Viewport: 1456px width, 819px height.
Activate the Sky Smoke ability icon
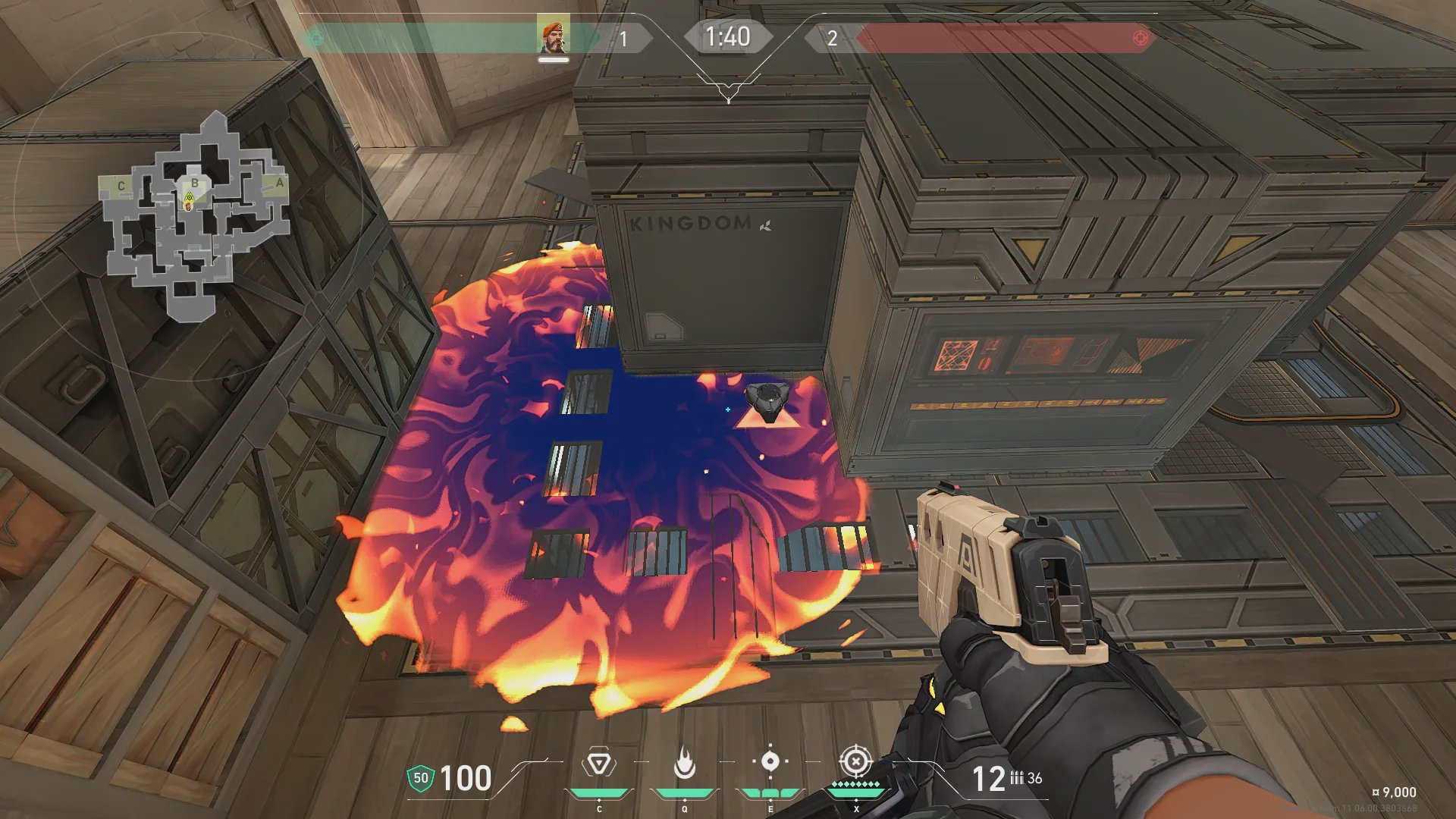[x=770, y=761]
